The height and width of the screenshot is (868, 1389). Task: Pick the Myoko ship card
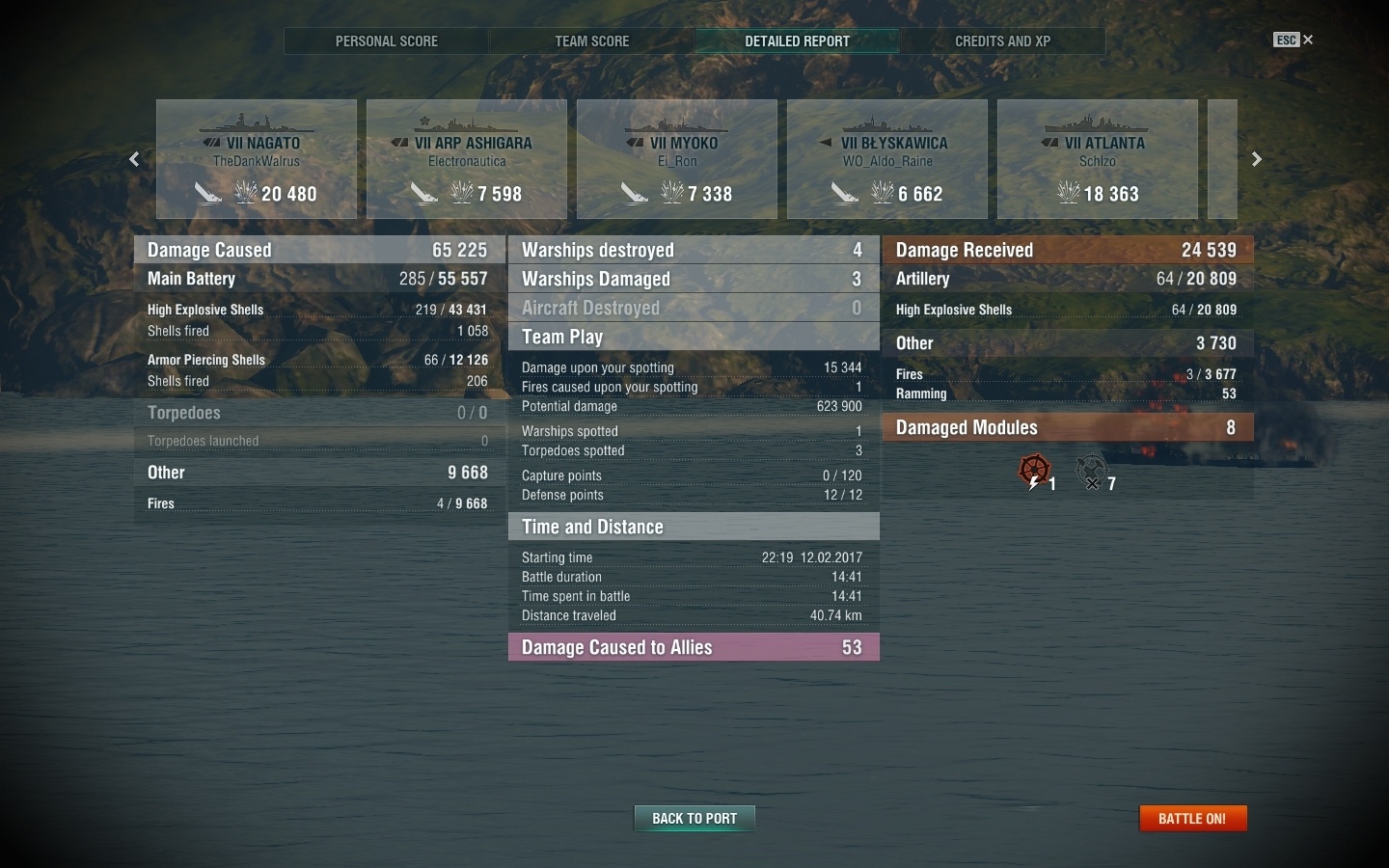click(x=677, y=159)
